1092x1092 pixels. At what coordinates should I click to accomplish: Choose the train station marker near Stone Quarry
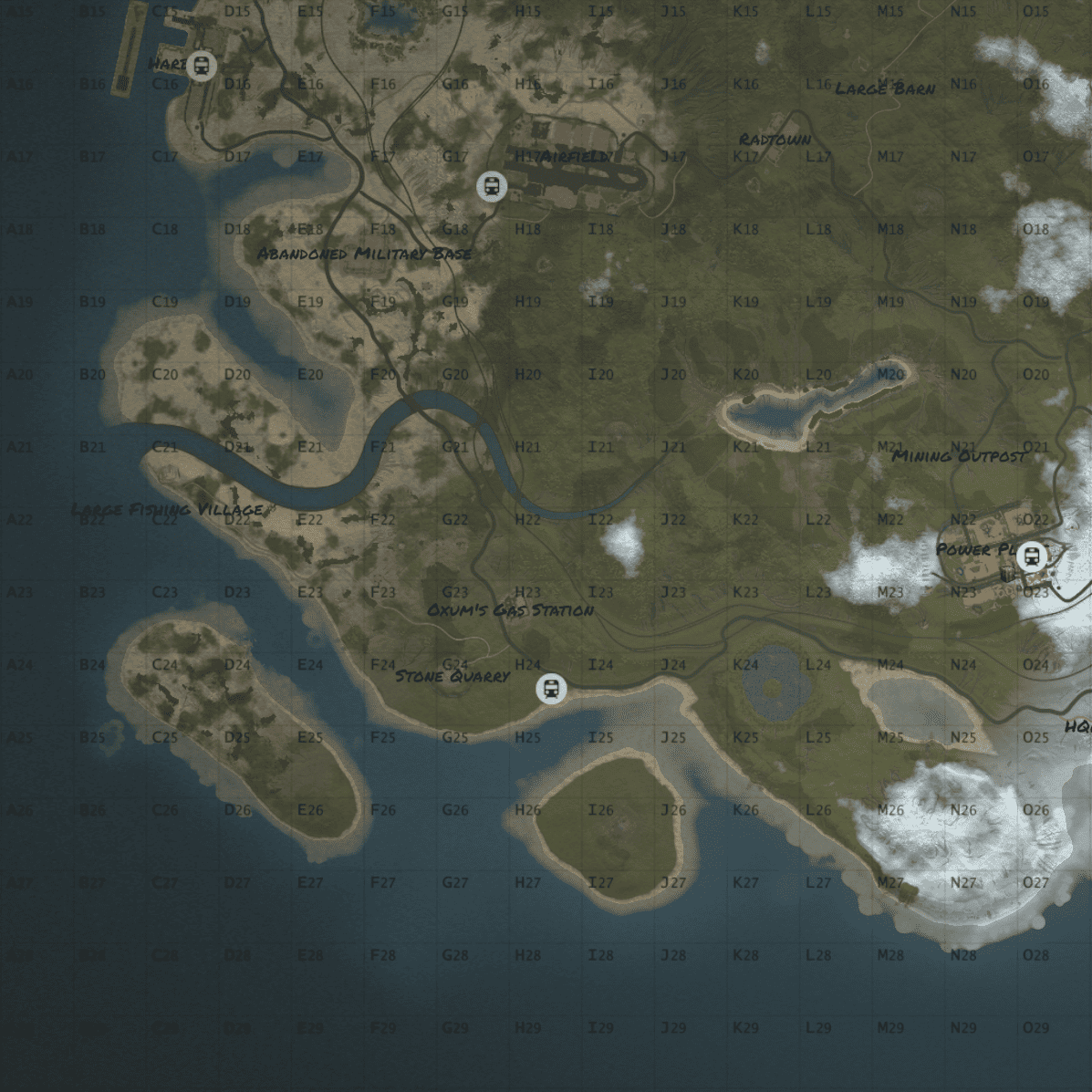click(551, 689)
